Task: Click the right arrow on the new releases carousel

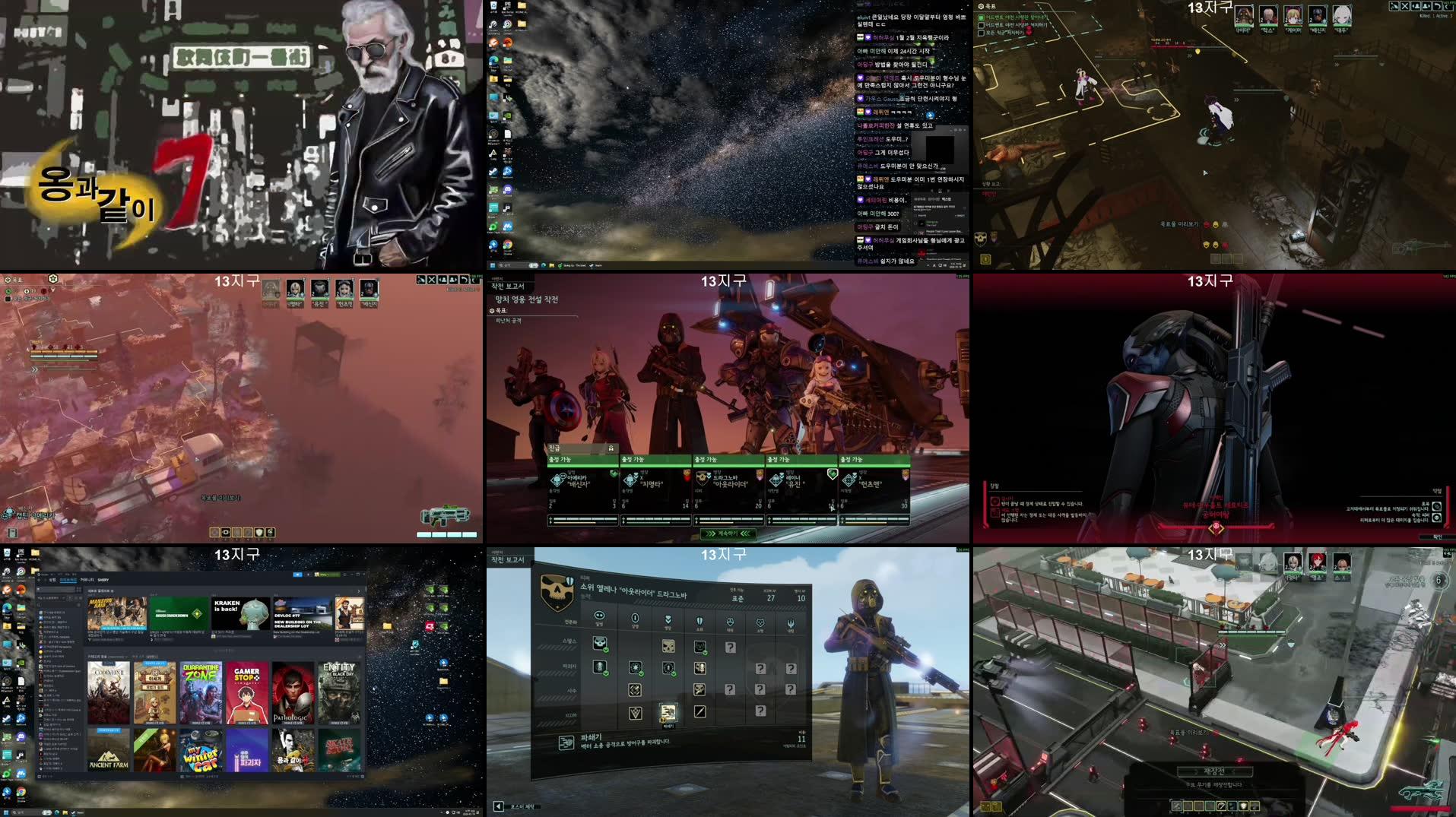Action: (x=359, y=591)
